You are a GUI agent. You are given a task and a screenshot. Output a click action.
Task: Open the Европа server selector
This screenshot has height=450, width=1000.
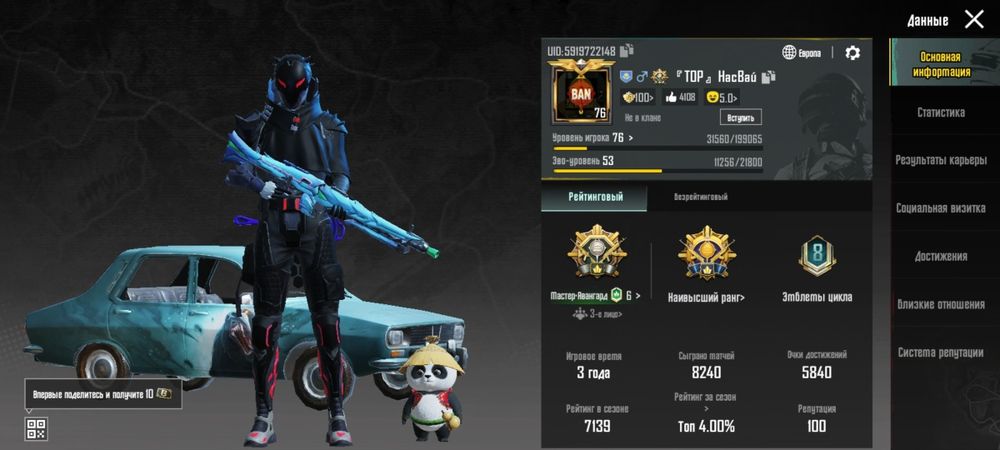802,53
